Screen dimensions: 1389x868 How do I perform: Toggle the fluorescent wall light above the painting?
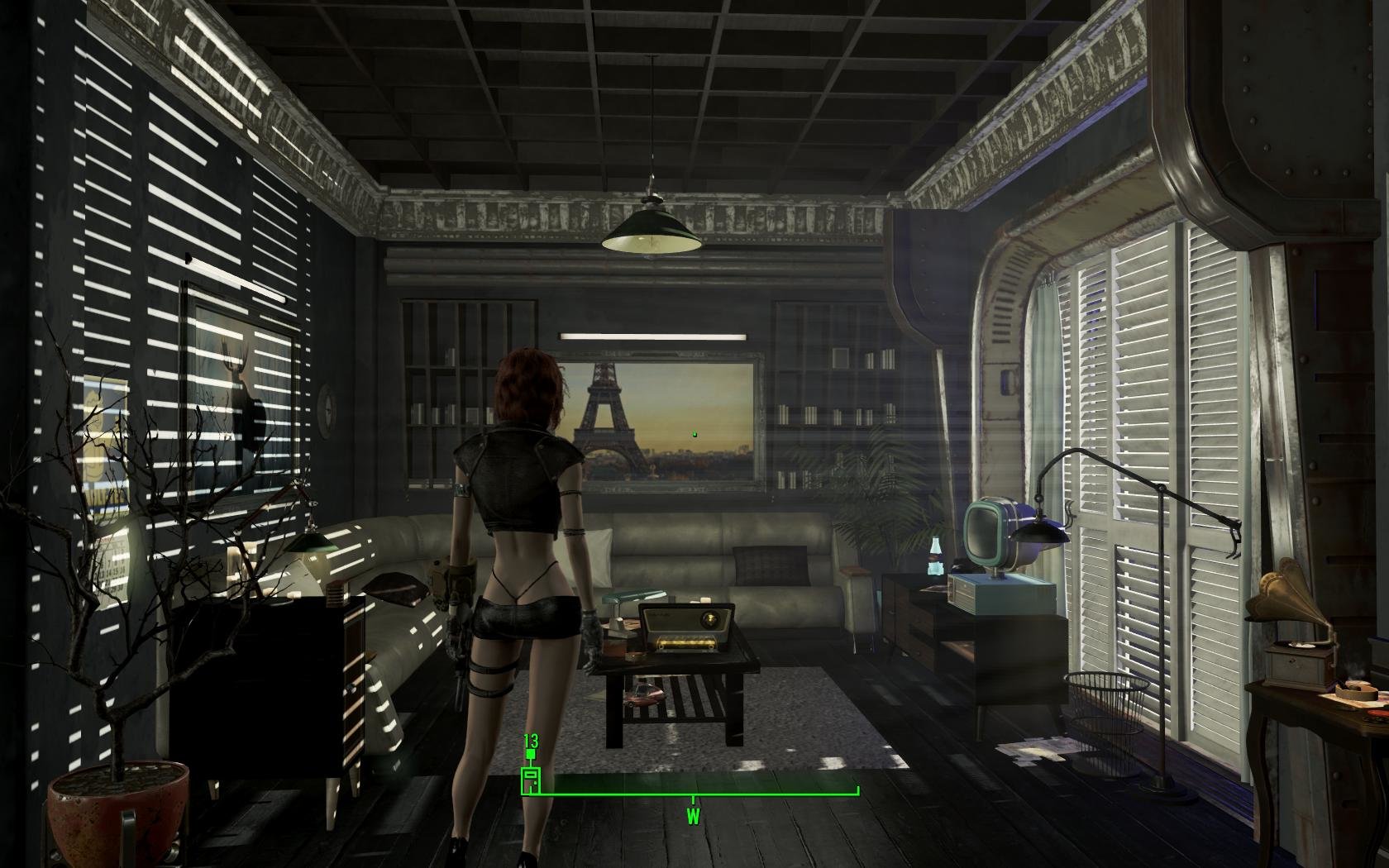(x=653, y=334)
